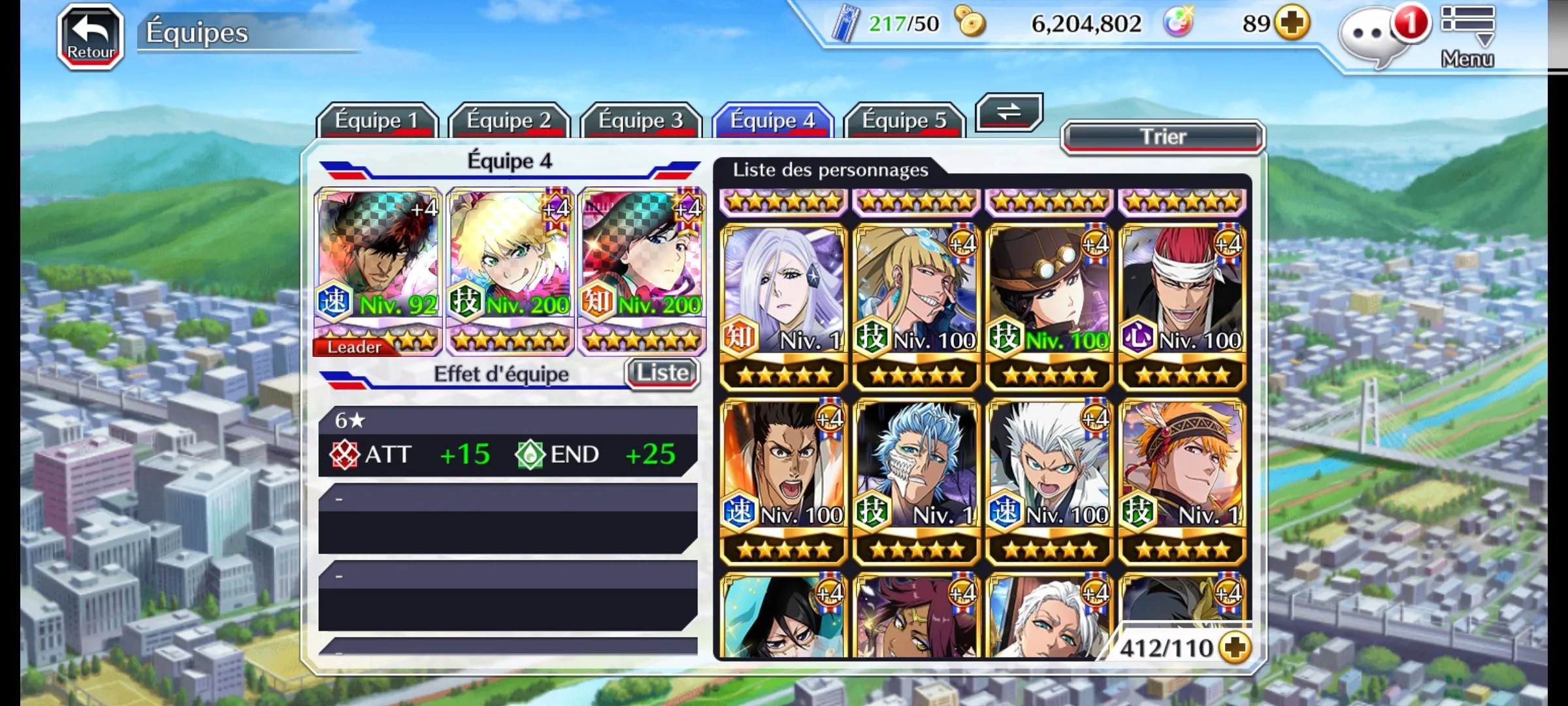Switch to the Équipe 3 tab
Screen dimensions: 1568x706
(x=640, y=120)
